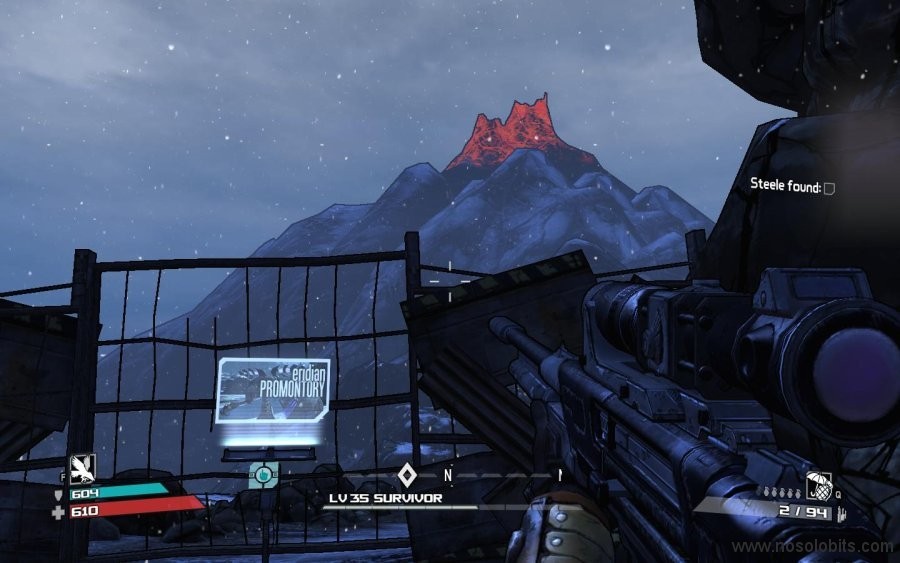The height and width of the screenshot is (563, 900).
Task: Activate the Bloodwing bird action skill icon
Action: pyautogui.click(x=82, y=468)
